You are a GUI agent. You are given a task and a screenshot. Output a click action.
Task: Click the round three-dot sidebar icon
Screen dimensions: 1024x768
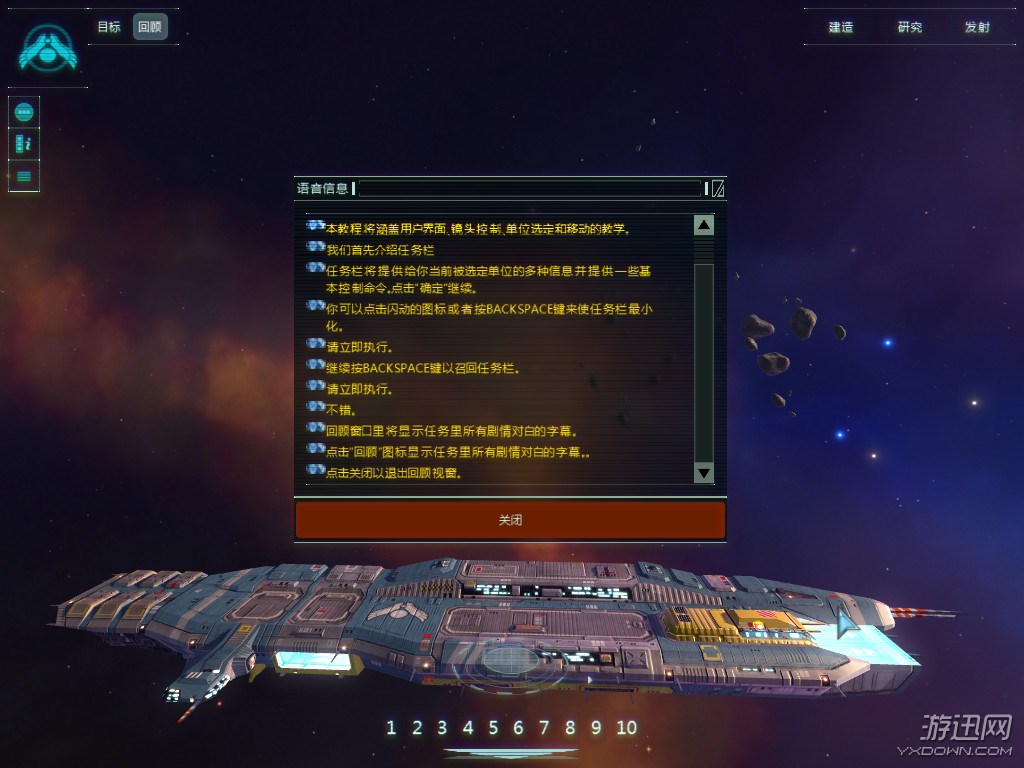coord(24,112)
